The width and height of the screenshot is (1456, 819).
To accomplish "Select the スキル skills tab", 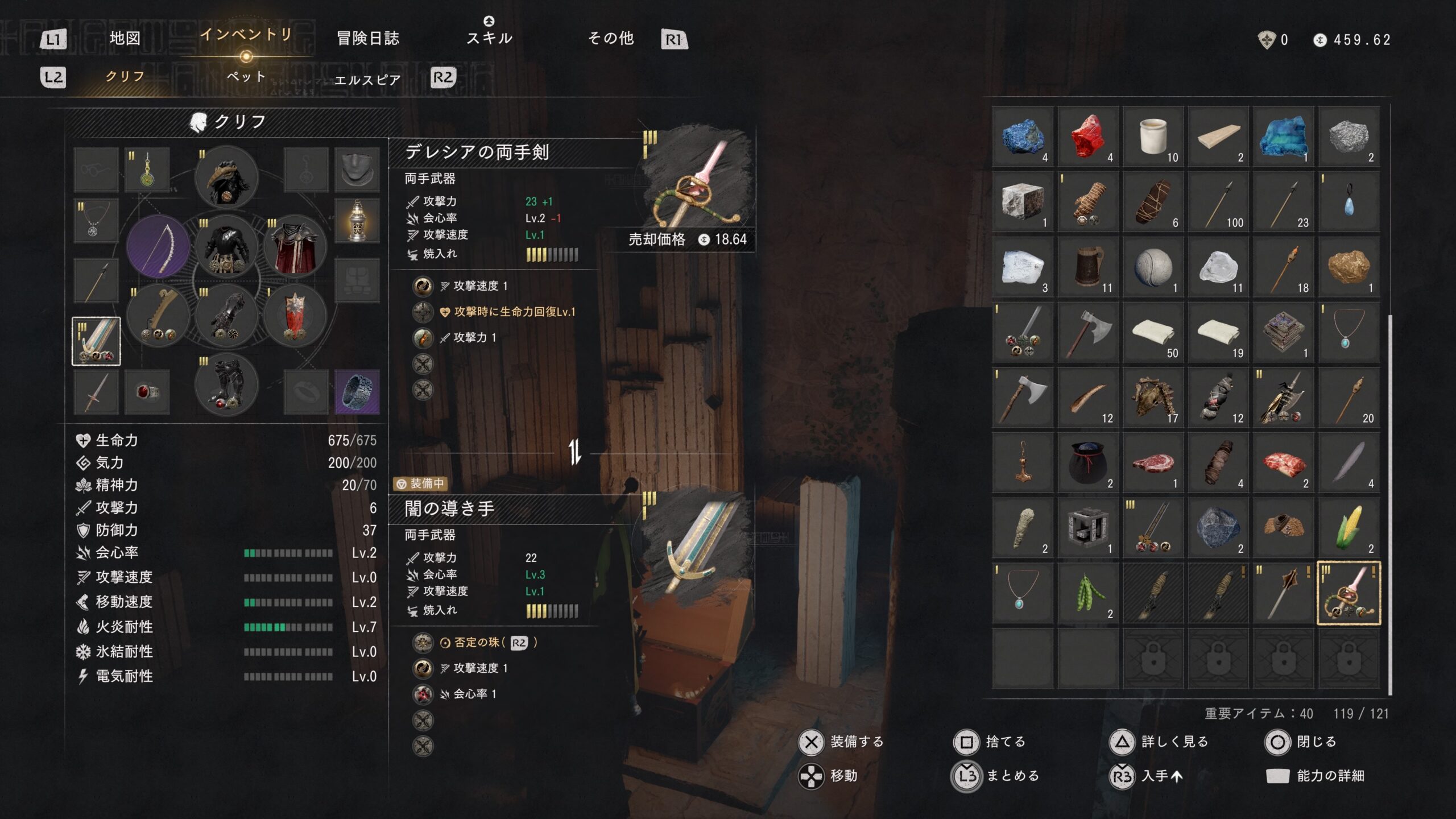I will click(x=489, y=37).
